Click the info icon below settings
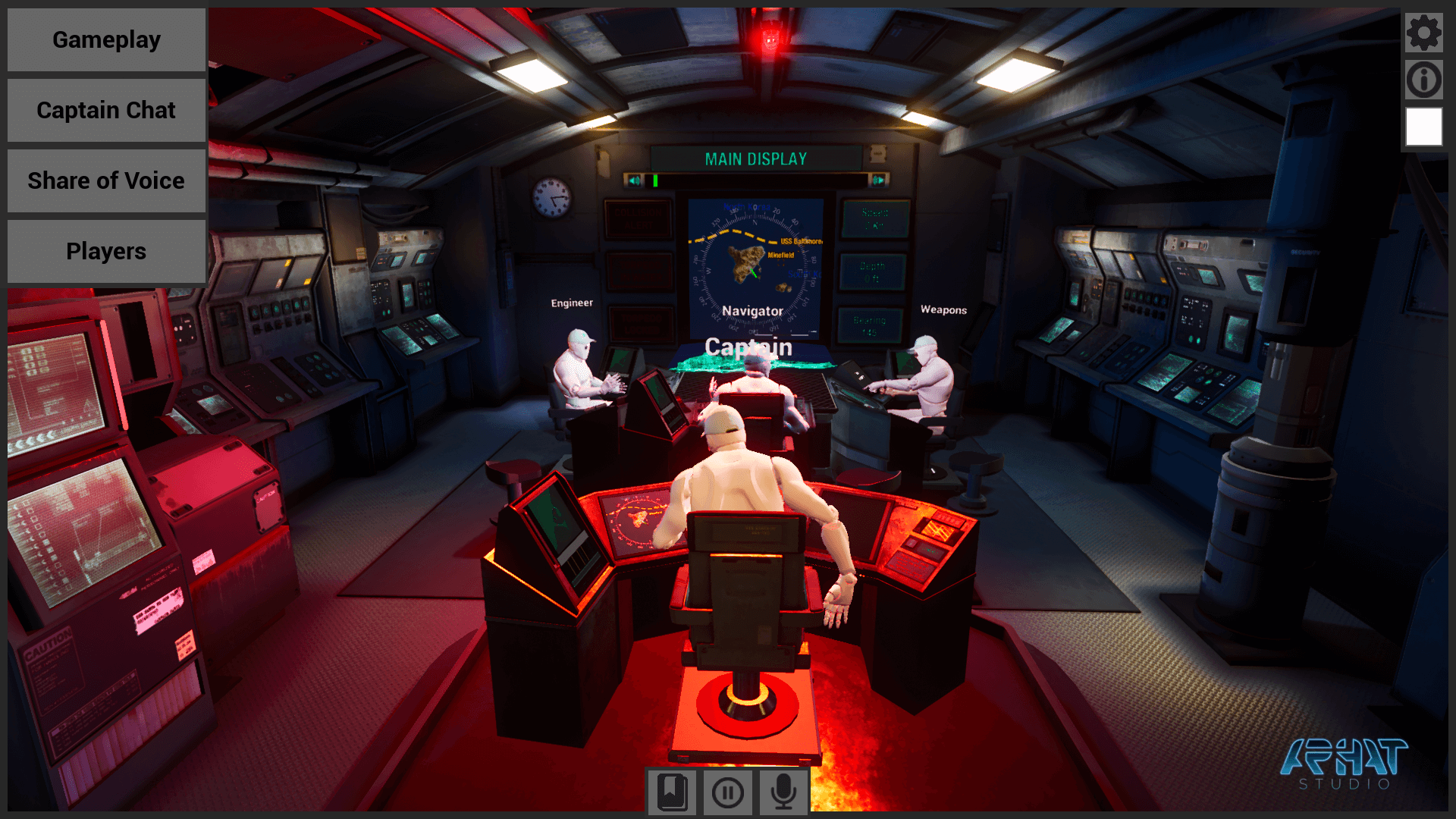This screenshot has height=819, width=1456. (1424, 80)
